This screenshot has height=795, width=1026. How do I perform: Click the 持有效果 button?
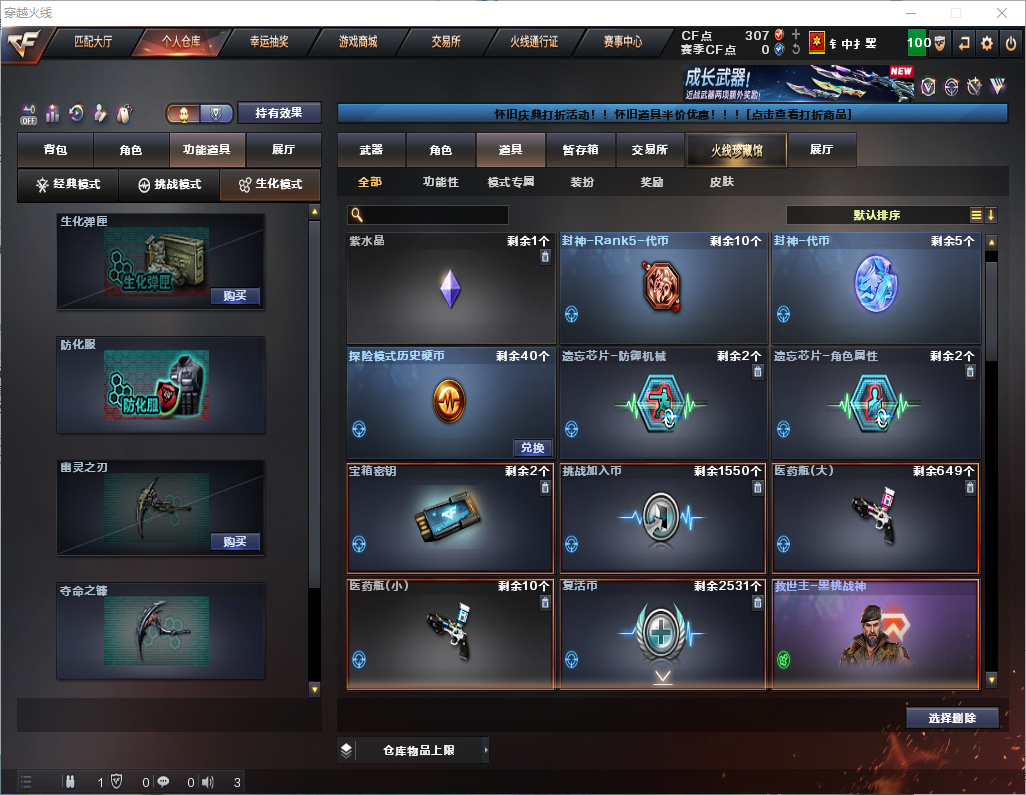tap(278, 113)
